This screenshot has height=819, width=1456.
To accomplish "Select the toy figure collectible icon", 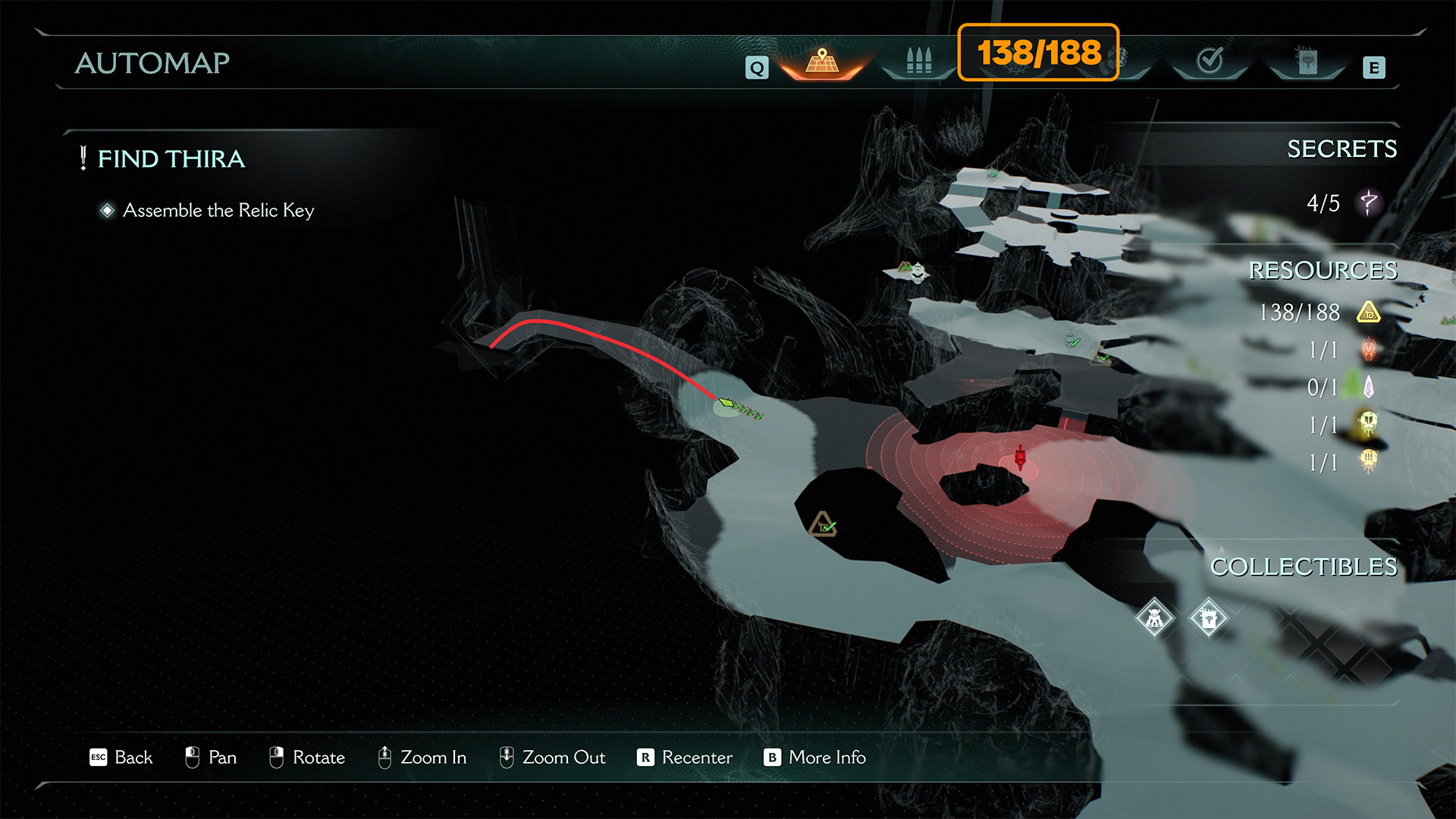I will [1154, 618].
